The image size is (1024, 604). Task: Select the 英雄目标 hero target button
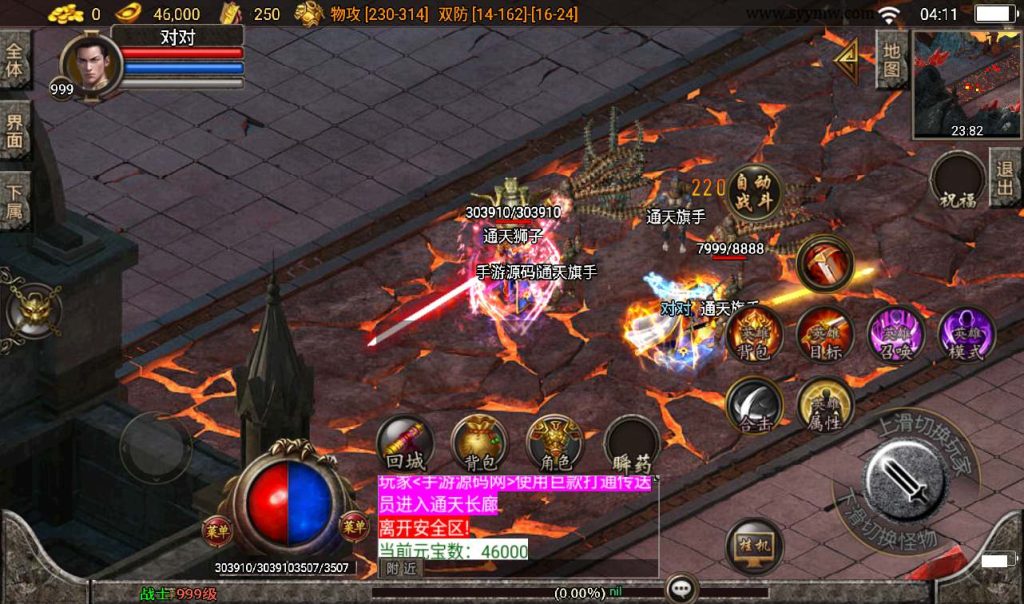pos(825,335)
